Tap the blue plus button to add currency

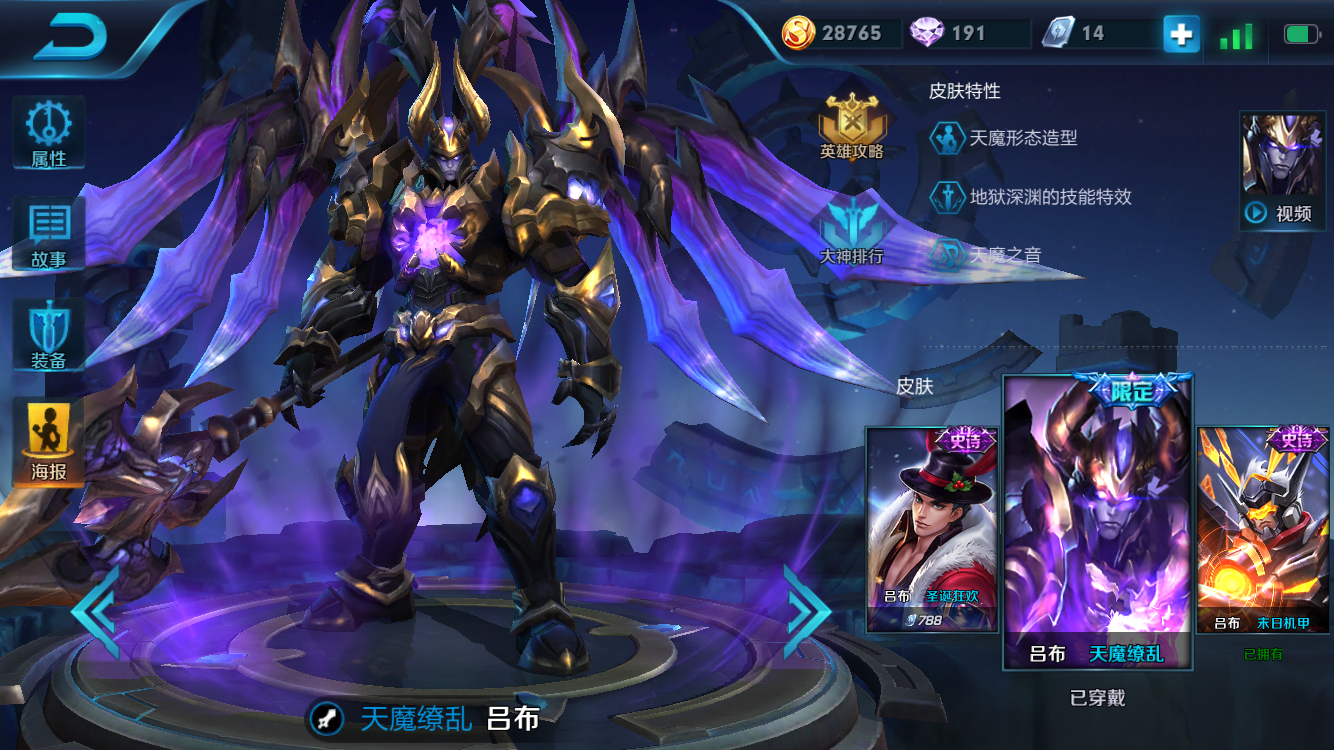[x=1181, y=34]
